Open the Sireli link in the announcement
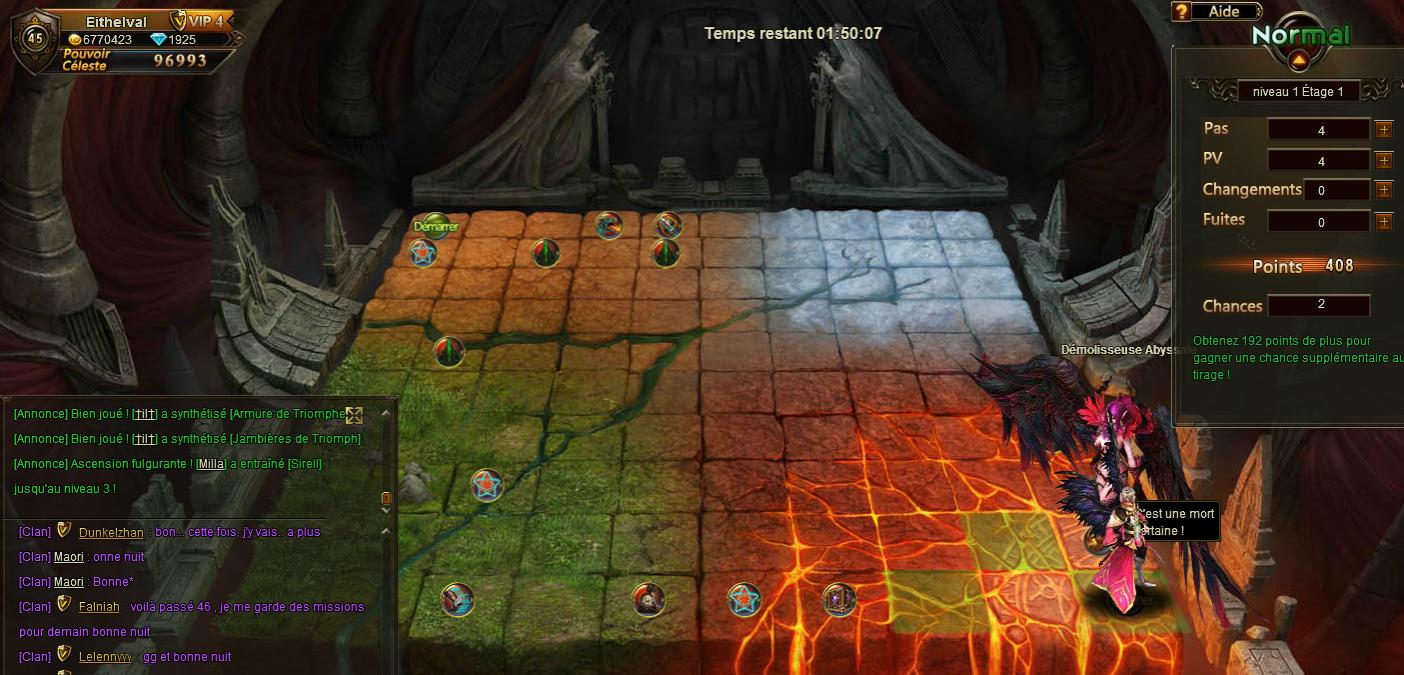This screenshot has height=675, width=1404. [305, 464]
